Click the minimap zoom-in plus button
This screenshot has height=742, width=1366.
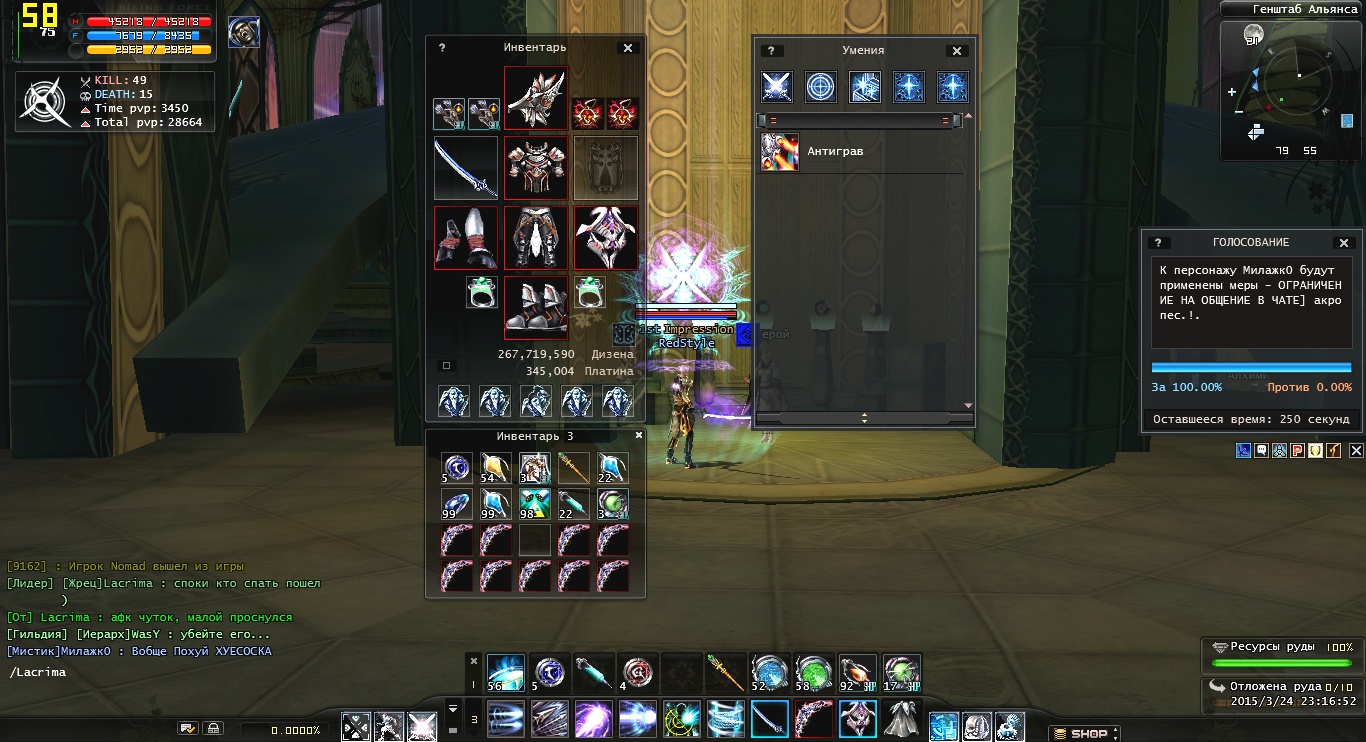1232,92
